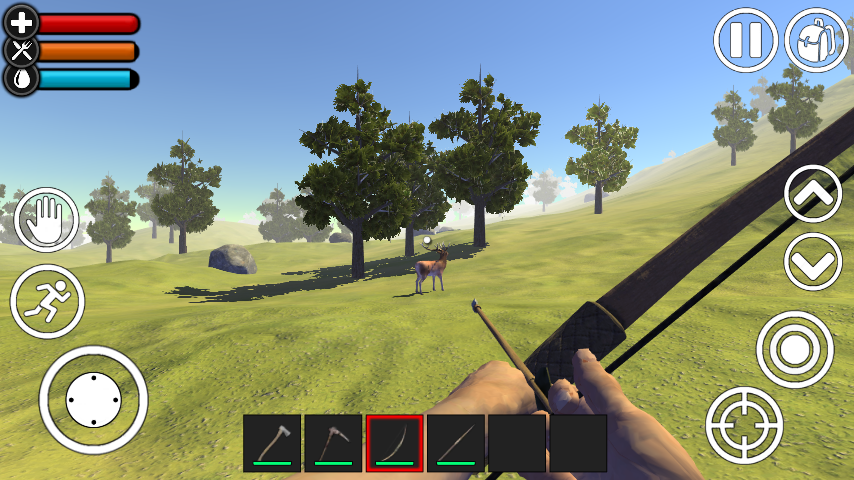
Task: Hit the round attack button
Action: [794, 349]
